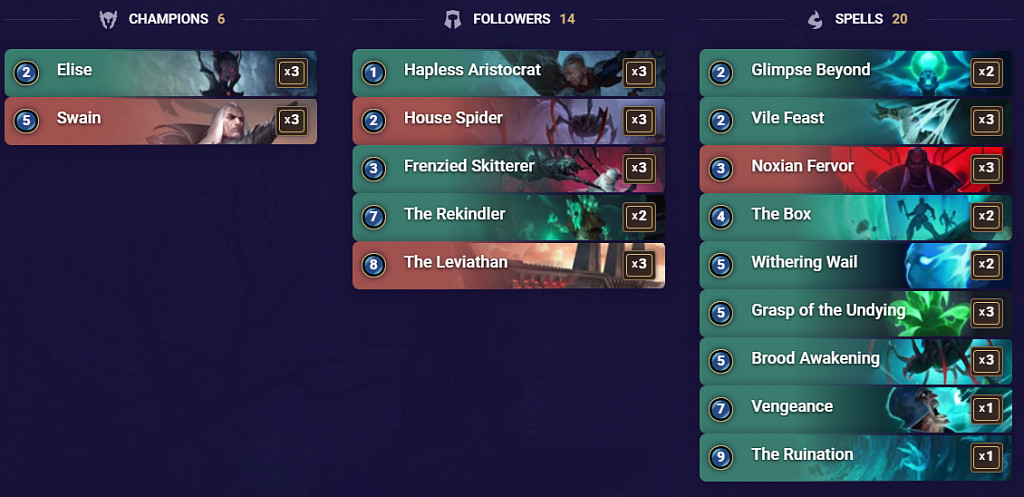Select The Leviathan follower card

[508, 264]
